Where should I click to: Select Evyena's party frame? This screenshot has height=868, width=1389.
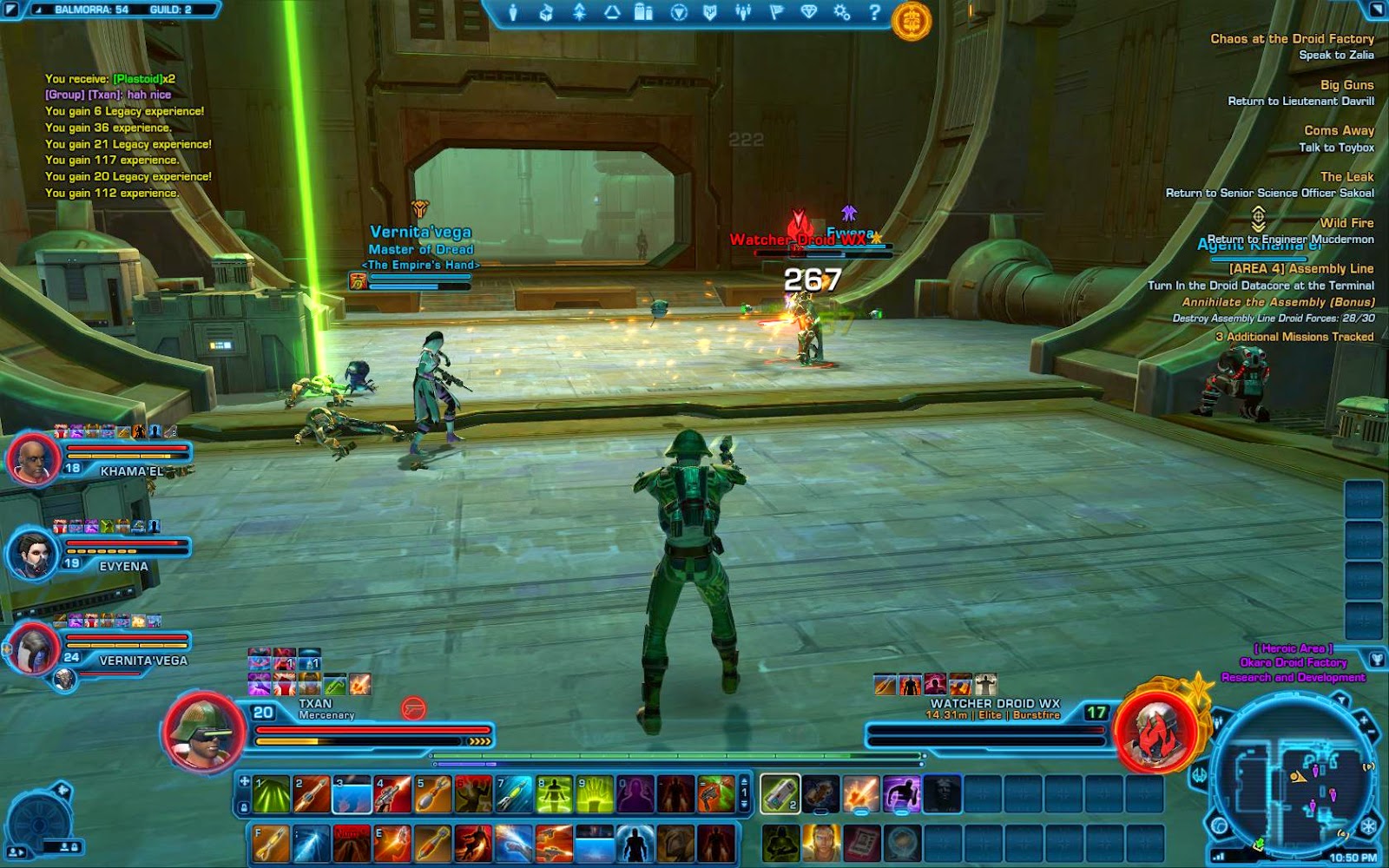tap(35, 553)
